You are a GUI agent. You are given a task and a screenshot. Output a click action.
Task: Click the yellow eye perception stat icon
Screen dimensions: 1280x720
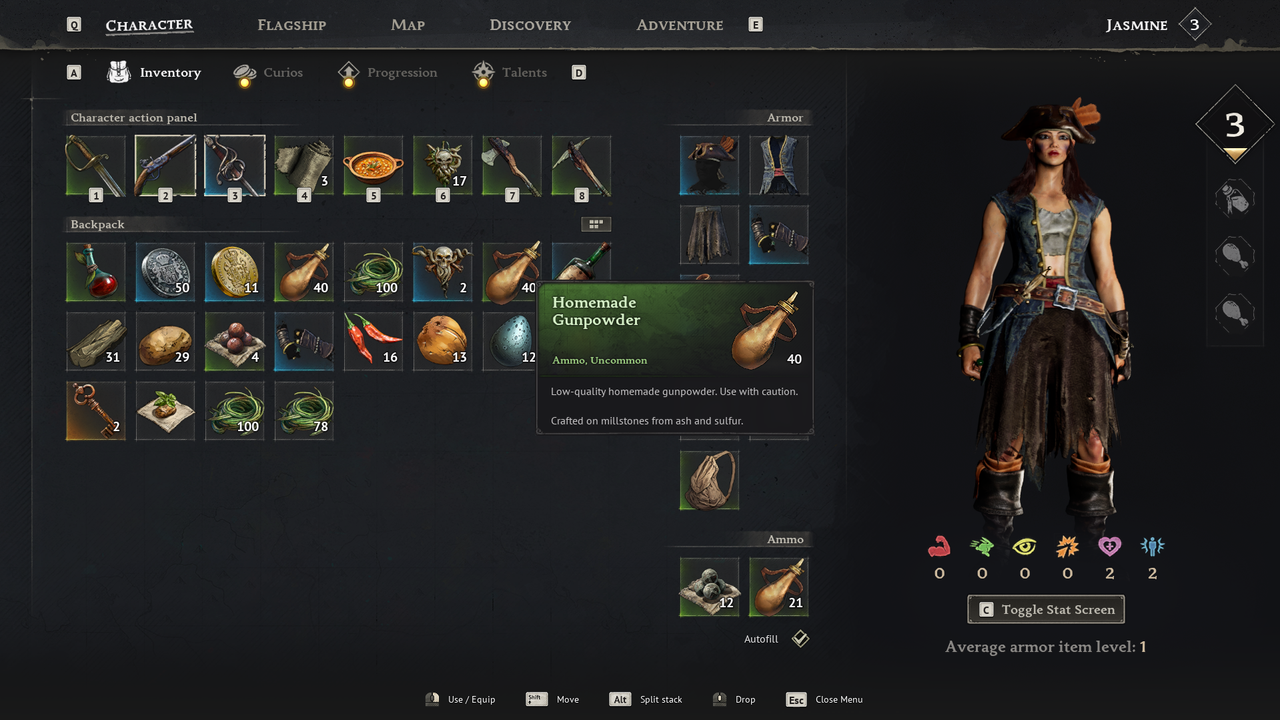coord(1024,546)
